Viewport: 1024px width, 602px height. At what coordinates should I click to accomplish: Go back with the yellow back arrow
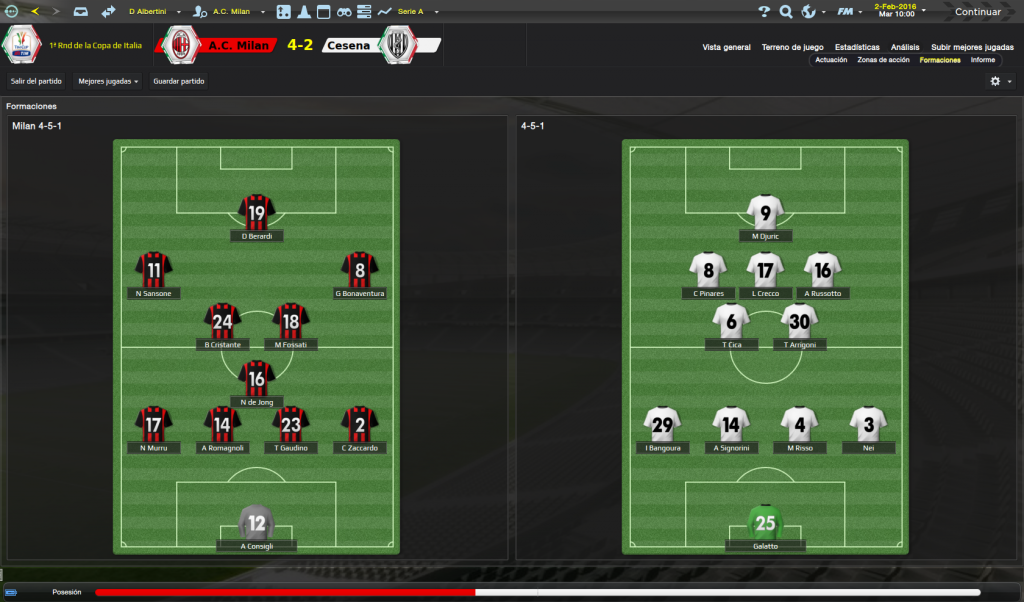pos(36,12)
